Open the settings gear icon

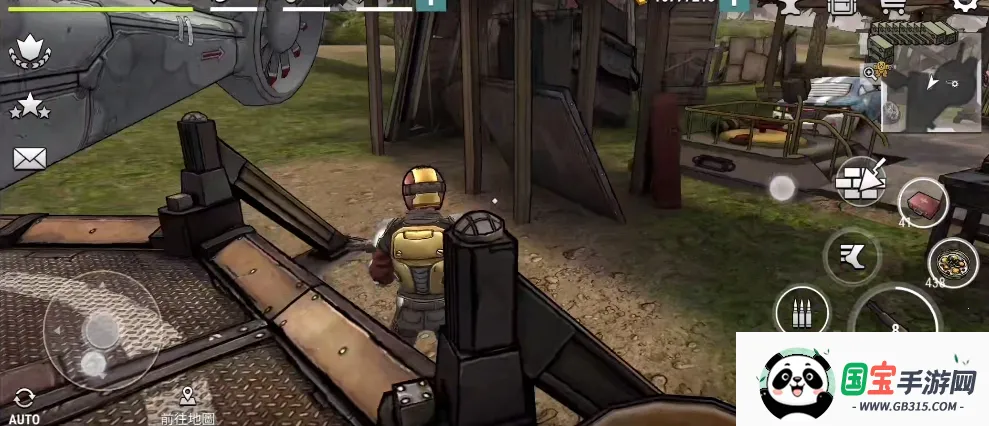coord(964,5)
